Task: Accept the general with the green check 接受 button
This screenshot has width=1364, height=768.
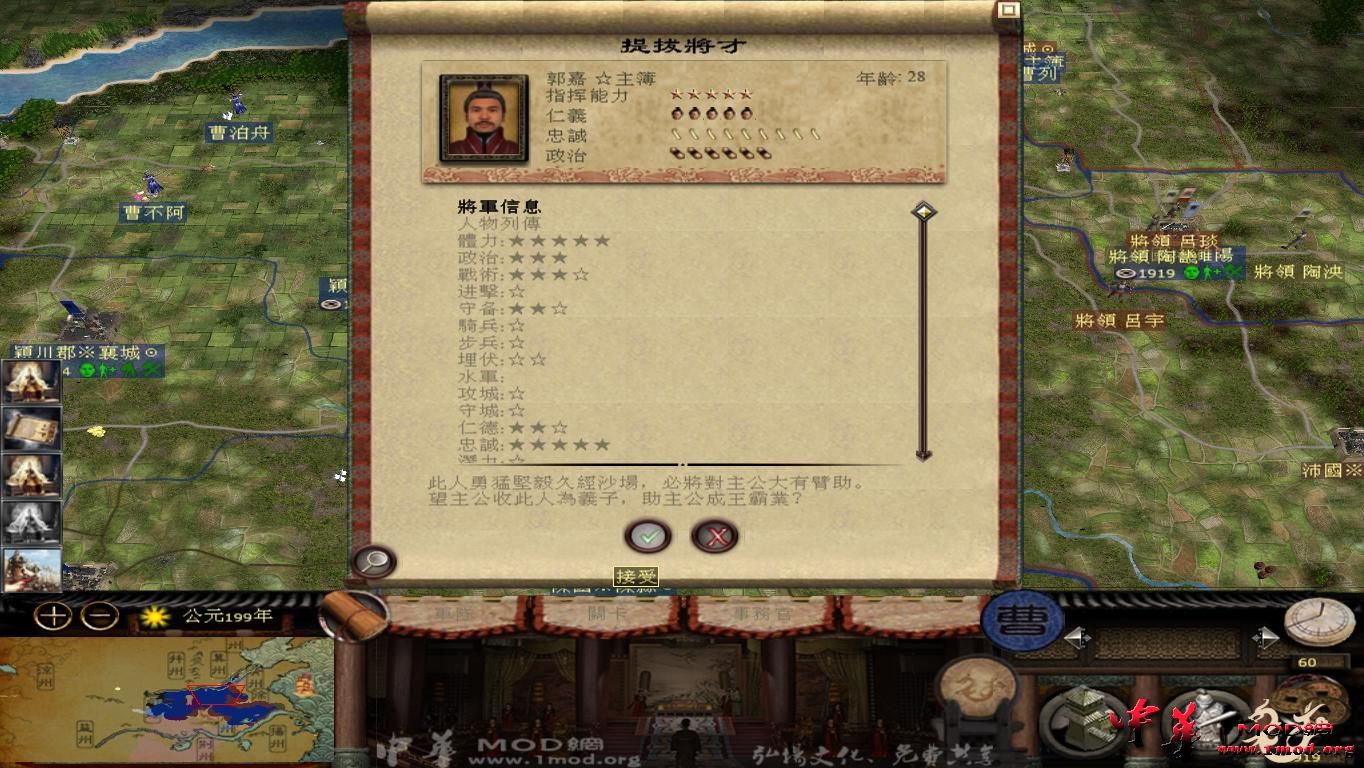Action: pyautogui.click(x=648, y=536)
